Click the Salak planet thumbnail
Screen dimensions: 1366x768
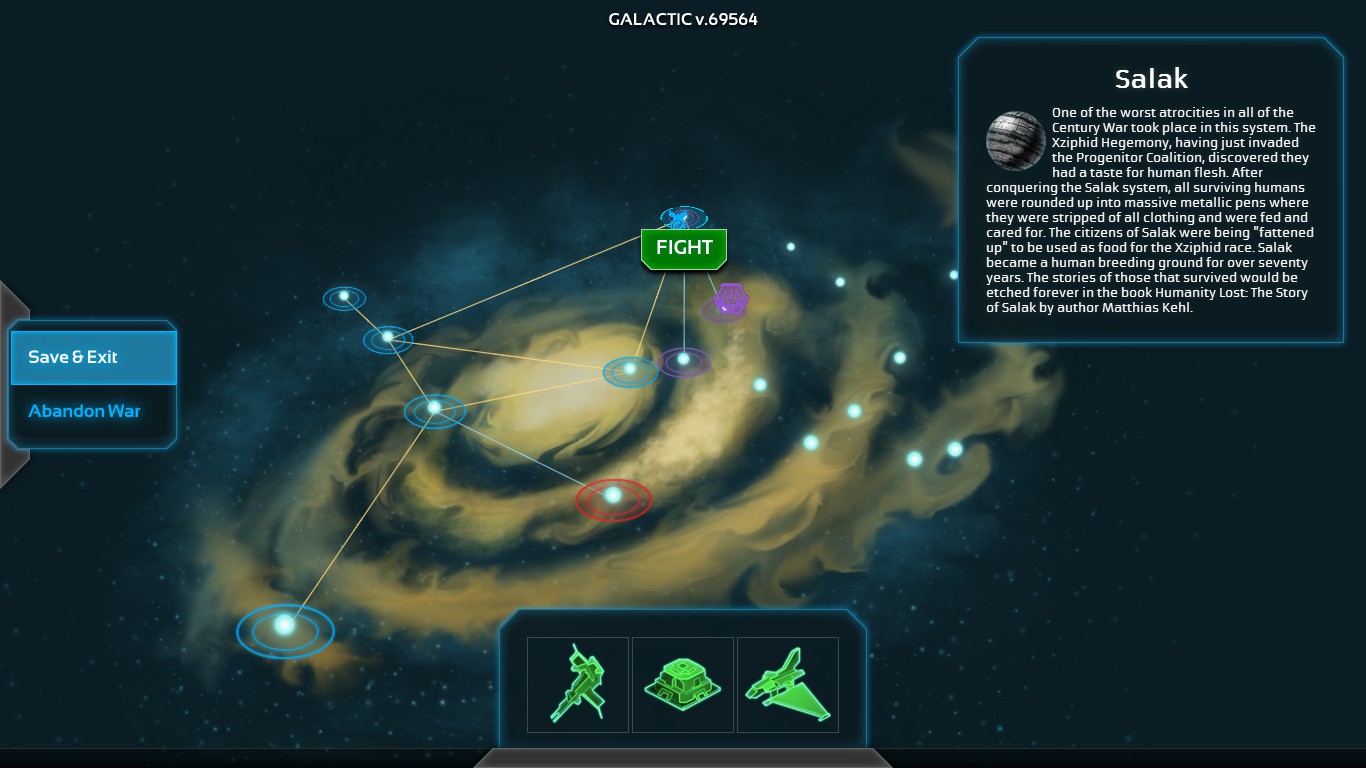click(x=1016, y=140)
